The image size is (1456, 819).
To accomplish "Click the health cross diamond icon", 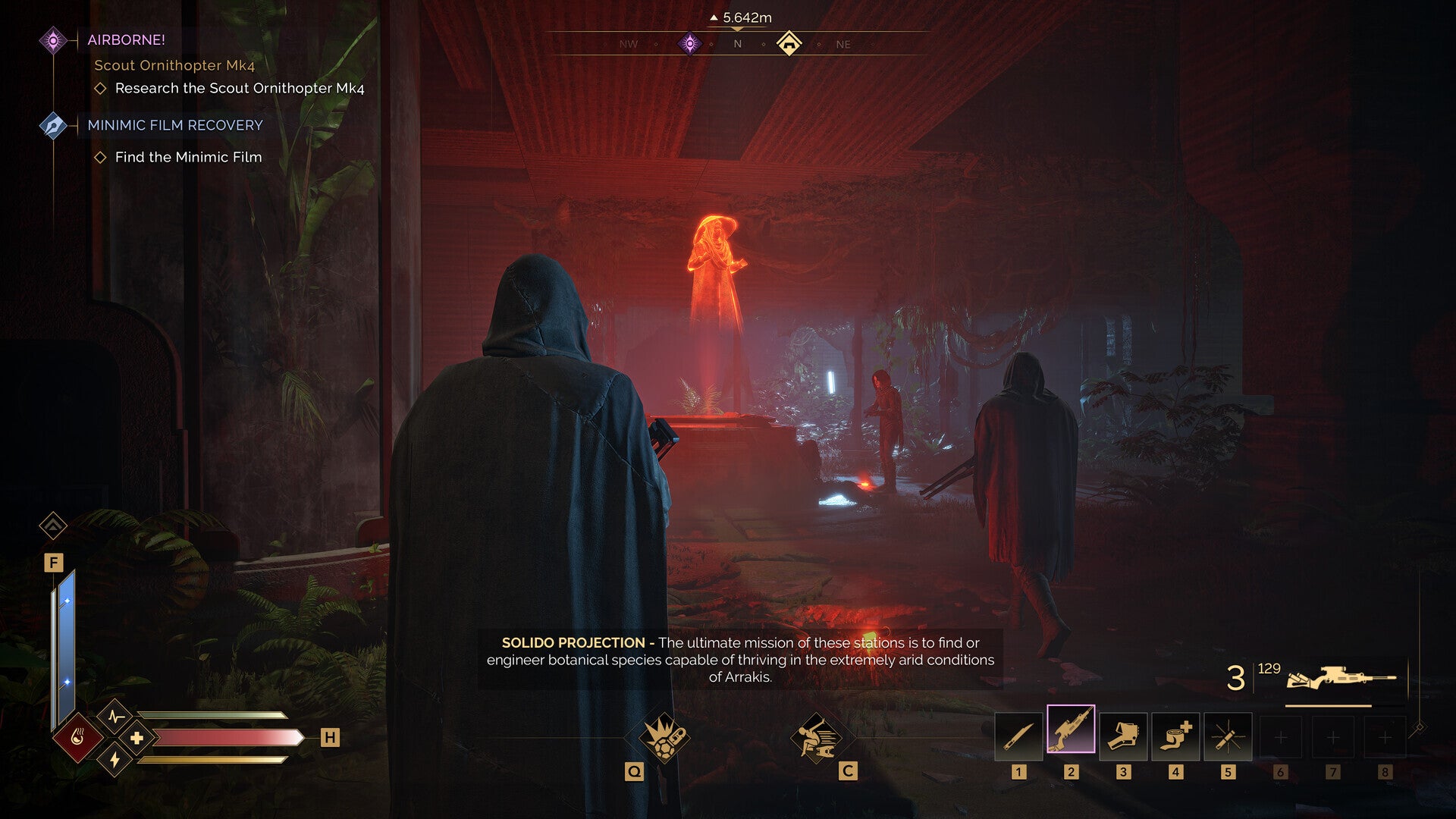I will [136, 738].
